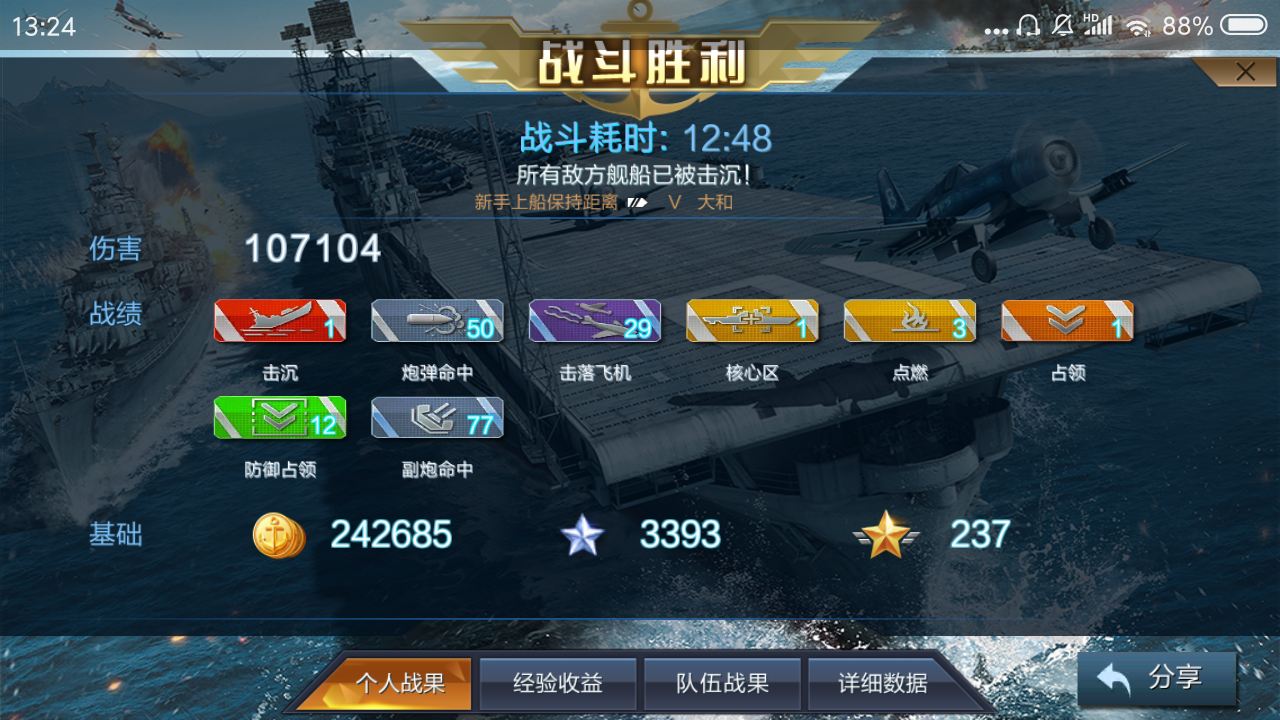The image size is (1280, 720).
Task: Select the 防御占领 green defense badge icon
Action: (x=280, y=417)
